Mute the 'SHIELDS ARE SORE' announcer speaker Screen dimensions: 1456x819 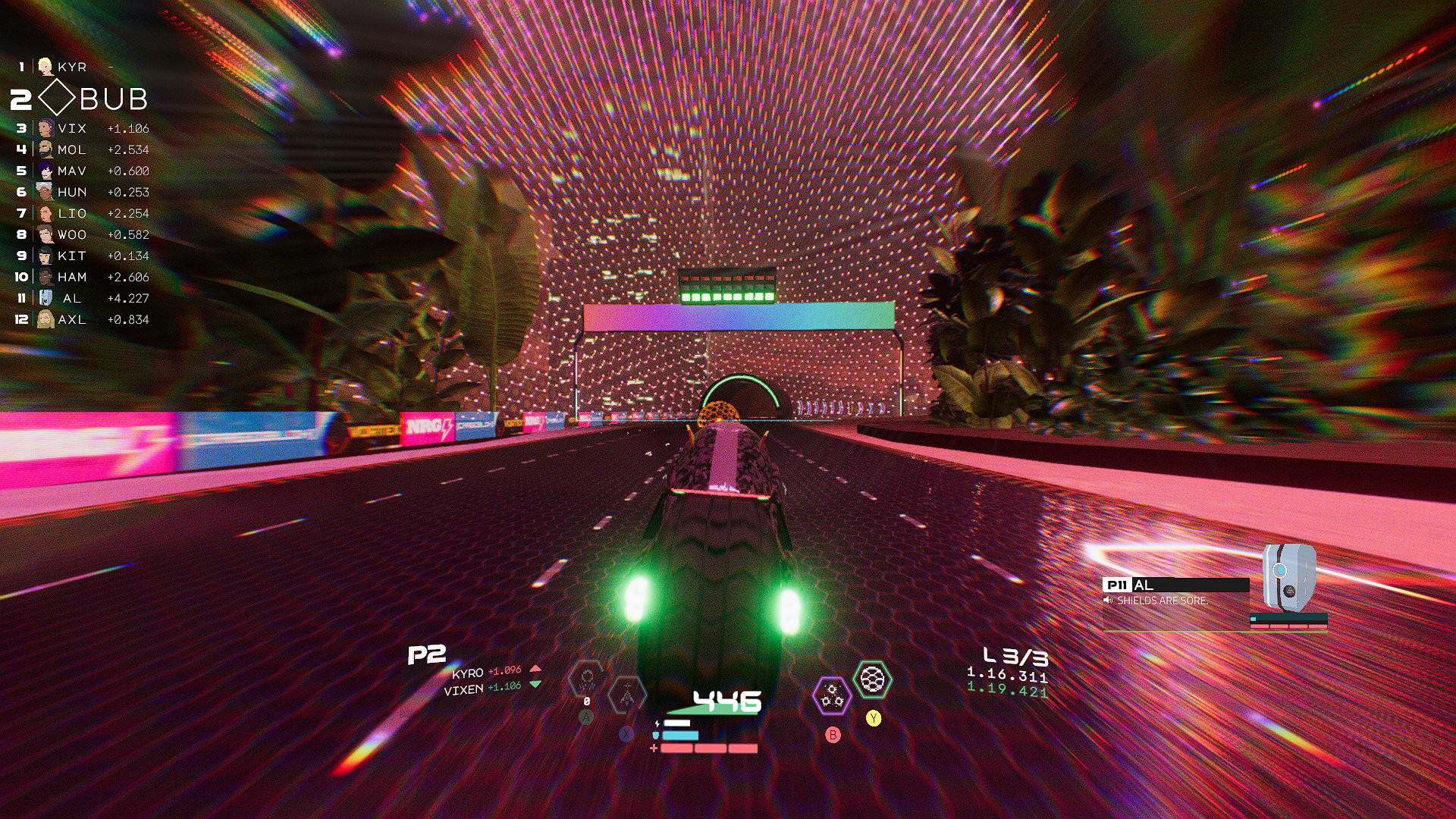point(1109,600)
